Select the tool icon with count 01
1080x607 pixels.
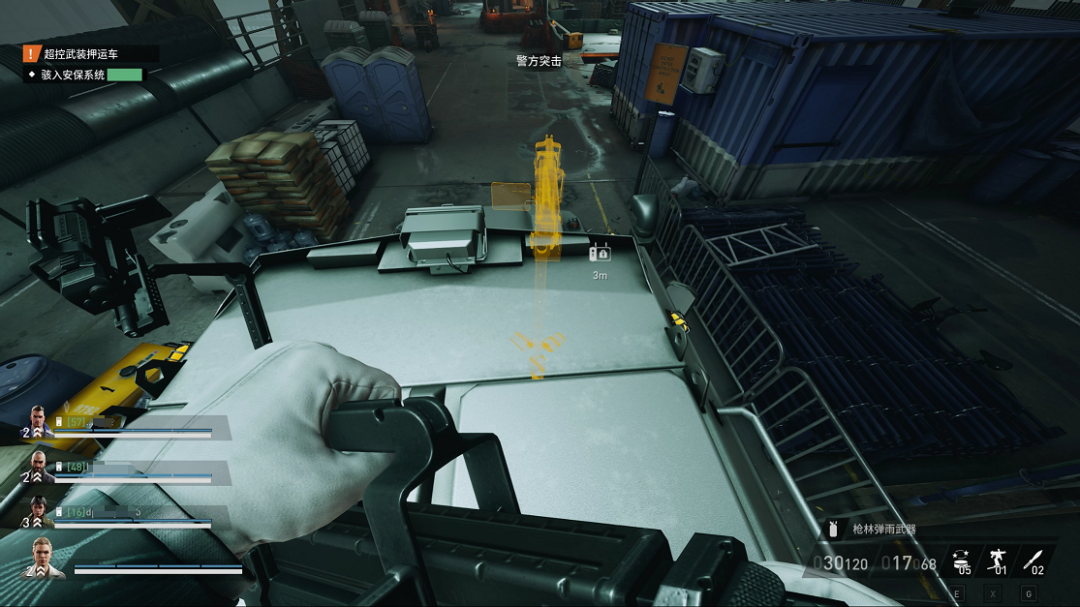(999, 560)
